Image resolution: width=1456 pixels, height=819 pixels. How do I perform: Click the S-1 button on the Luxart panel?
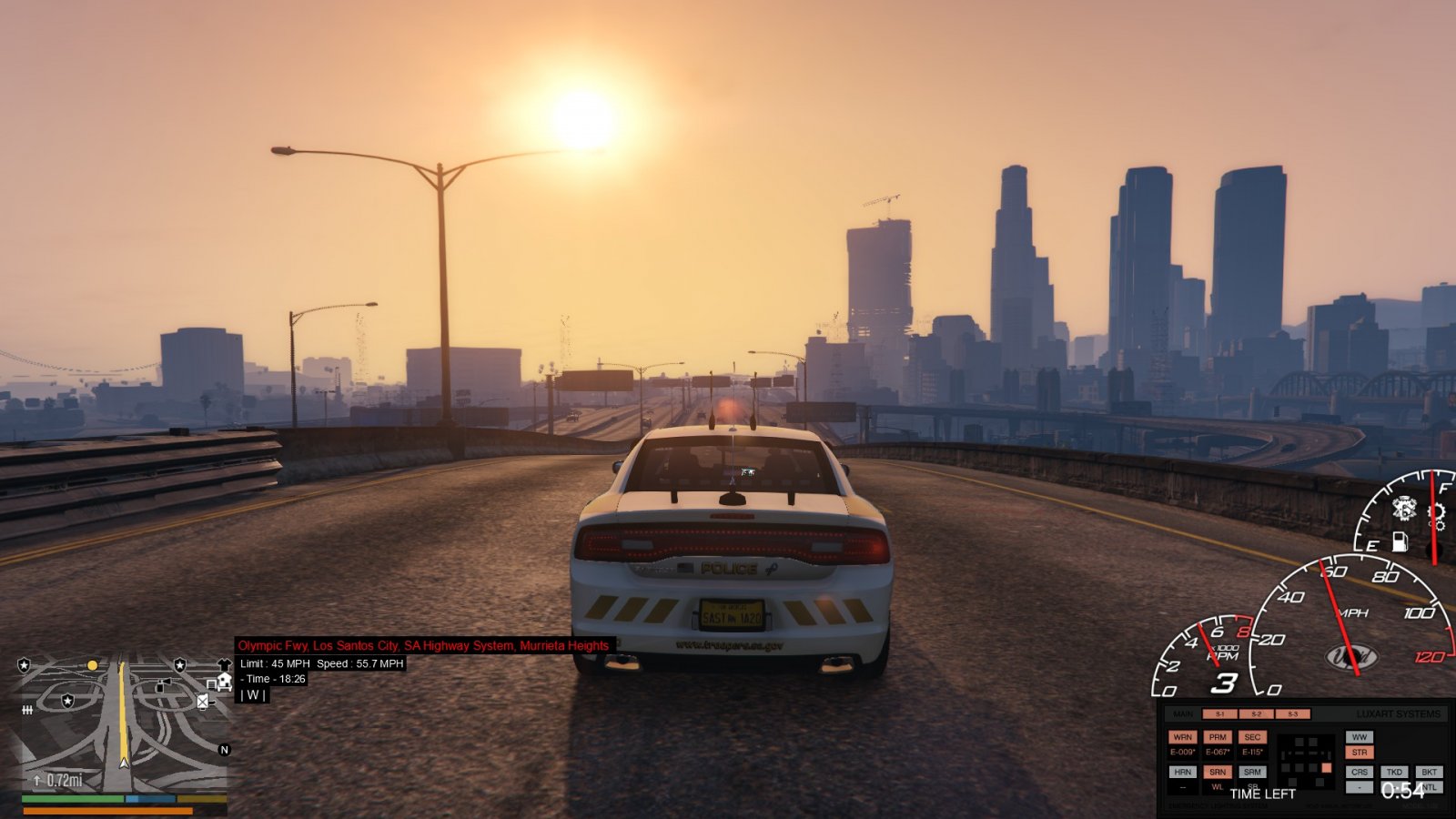[x=1219, y=714]
